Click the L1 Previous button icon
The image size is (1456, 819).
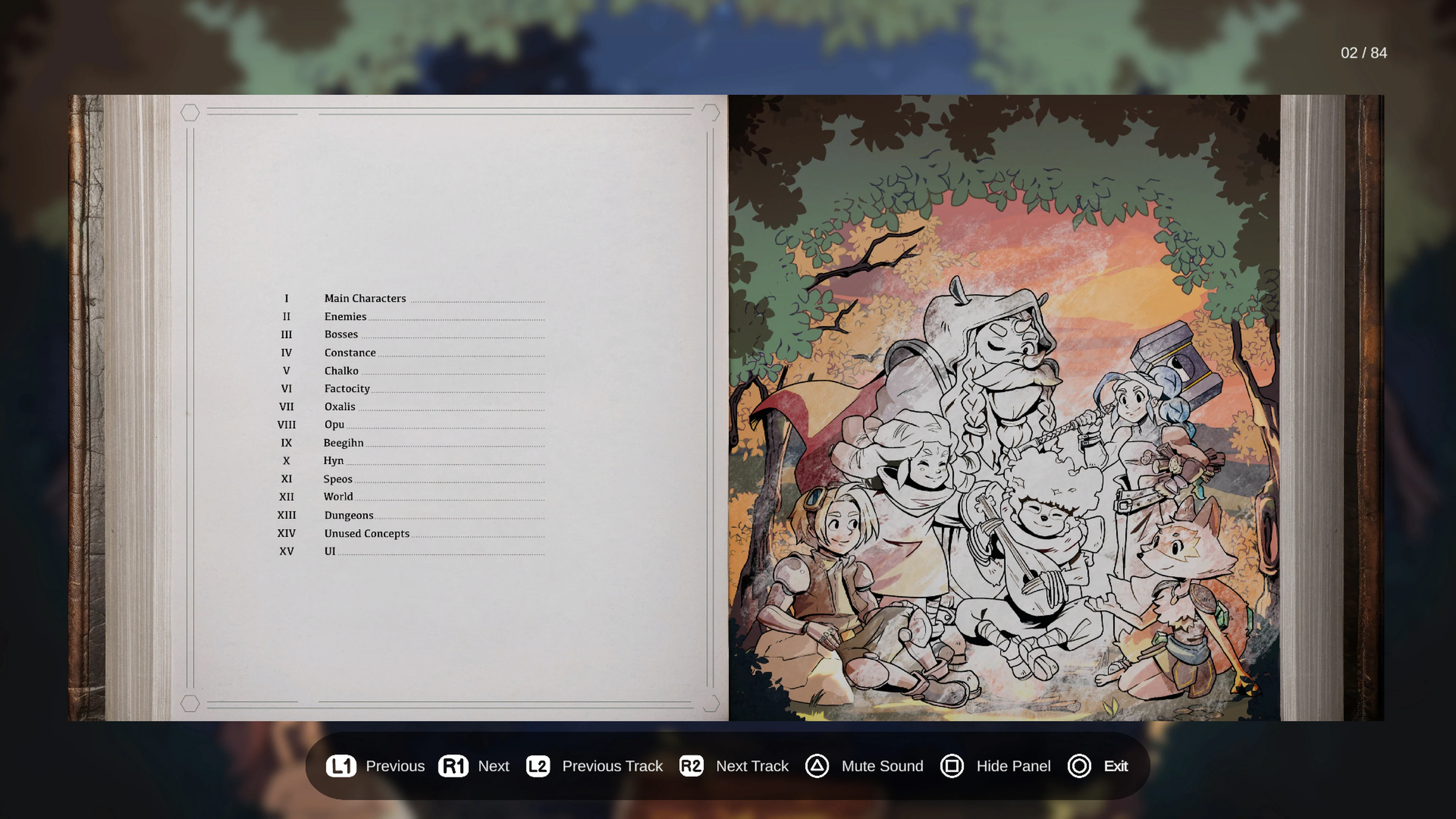(x=341, y=766)
